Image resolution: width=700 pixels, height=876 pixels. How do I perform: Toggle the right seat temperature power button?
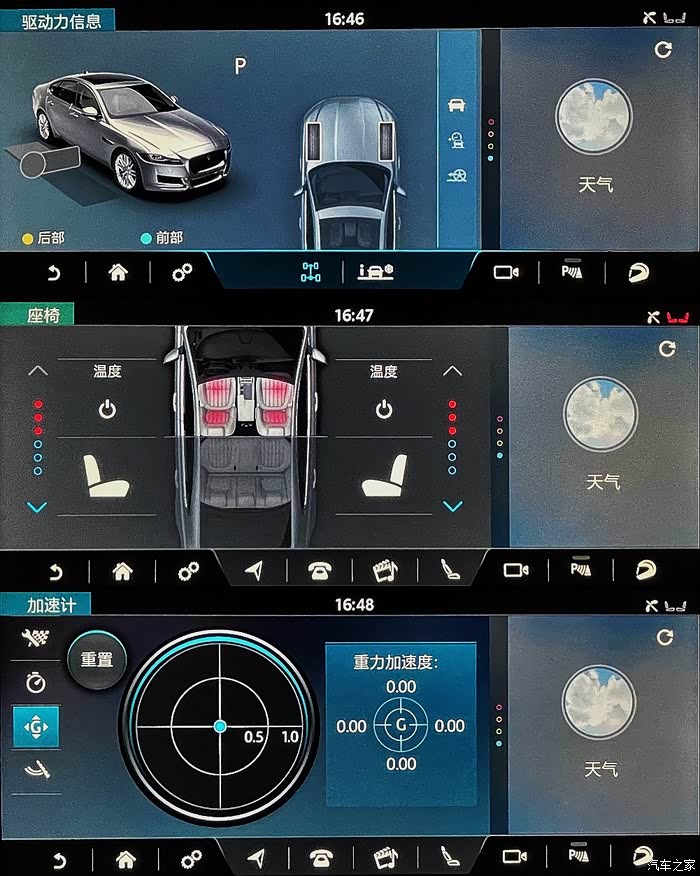coord(384,409)
